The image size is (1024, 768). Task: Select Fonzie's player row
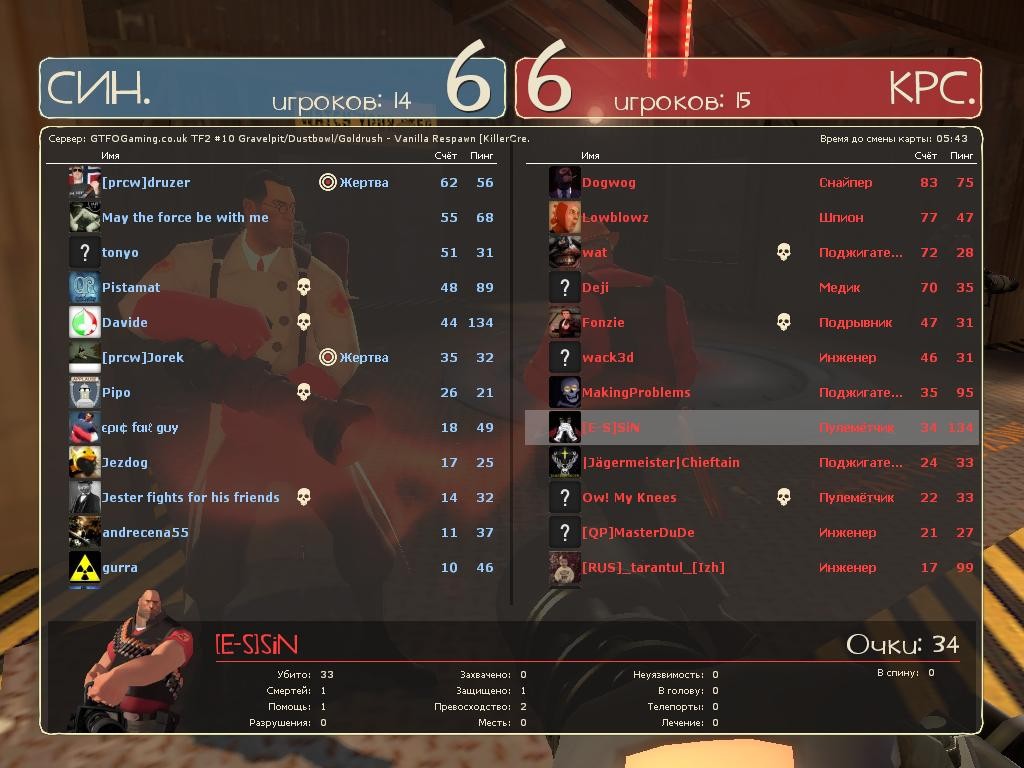[x=603, y=323]
